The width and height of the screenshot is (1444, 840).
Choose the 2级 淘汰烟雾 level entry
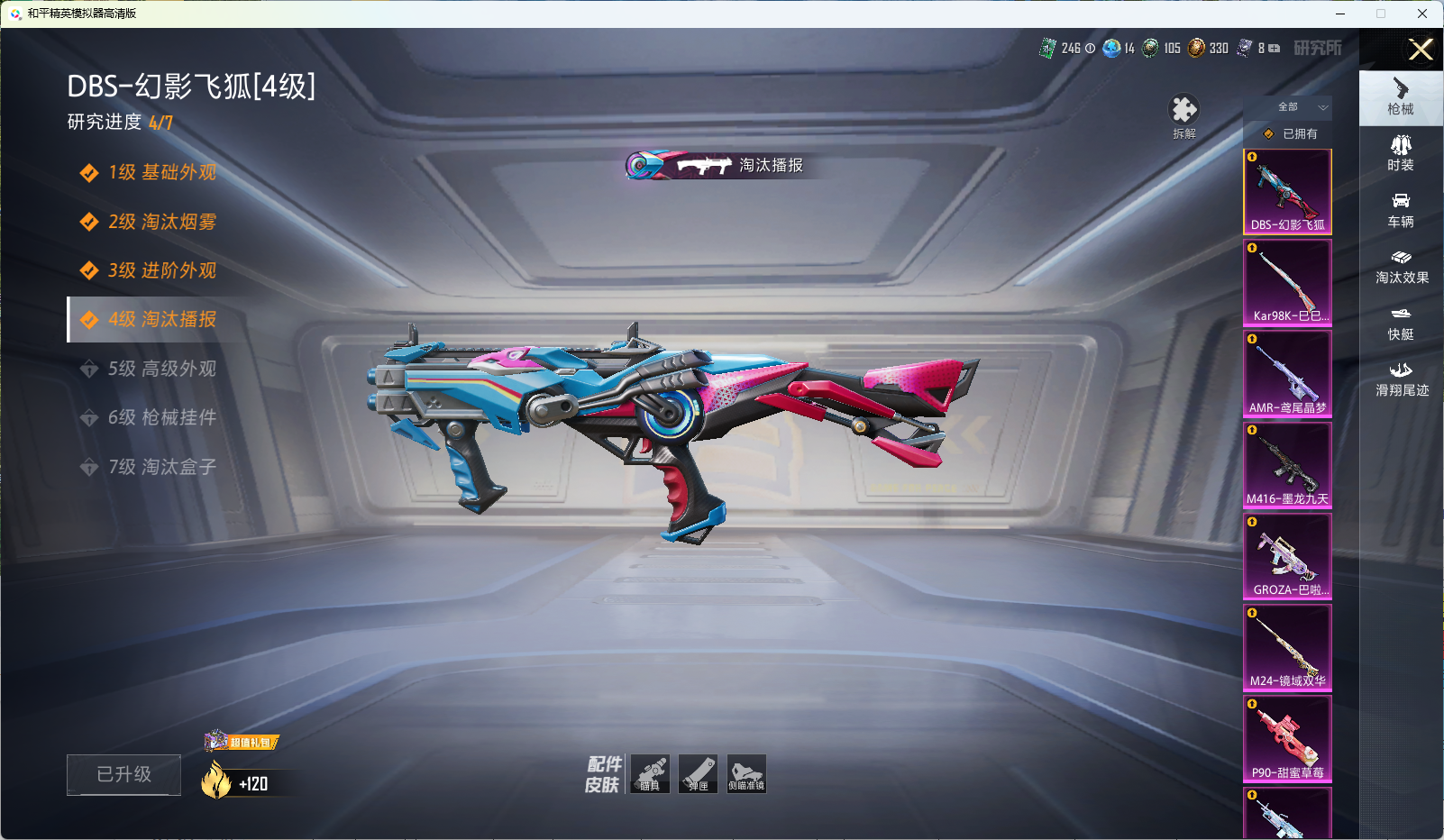click(x=160, y=222)
